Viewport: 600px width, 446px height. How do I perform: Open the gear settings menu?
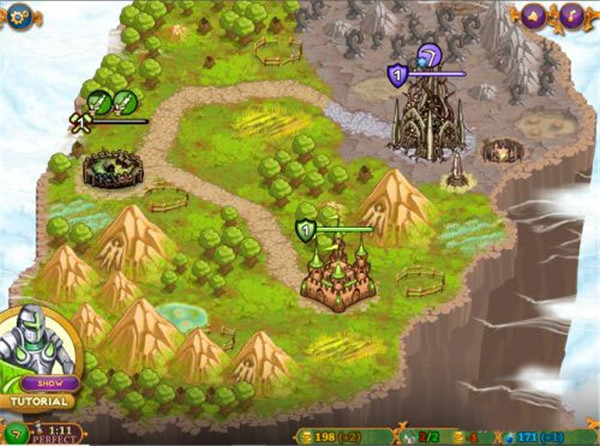19,15
